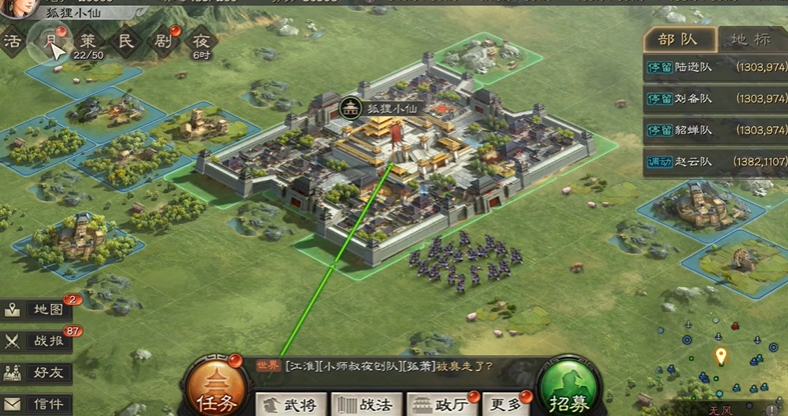View the 战报 battle reports
Screen dimensions: 788x416
click(x=40, y=341)
